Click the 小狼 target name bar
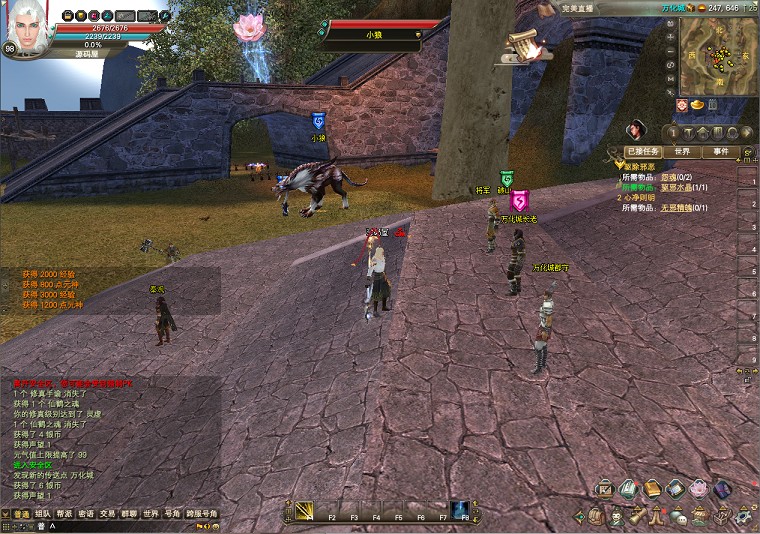 click(x=374, y=34)
